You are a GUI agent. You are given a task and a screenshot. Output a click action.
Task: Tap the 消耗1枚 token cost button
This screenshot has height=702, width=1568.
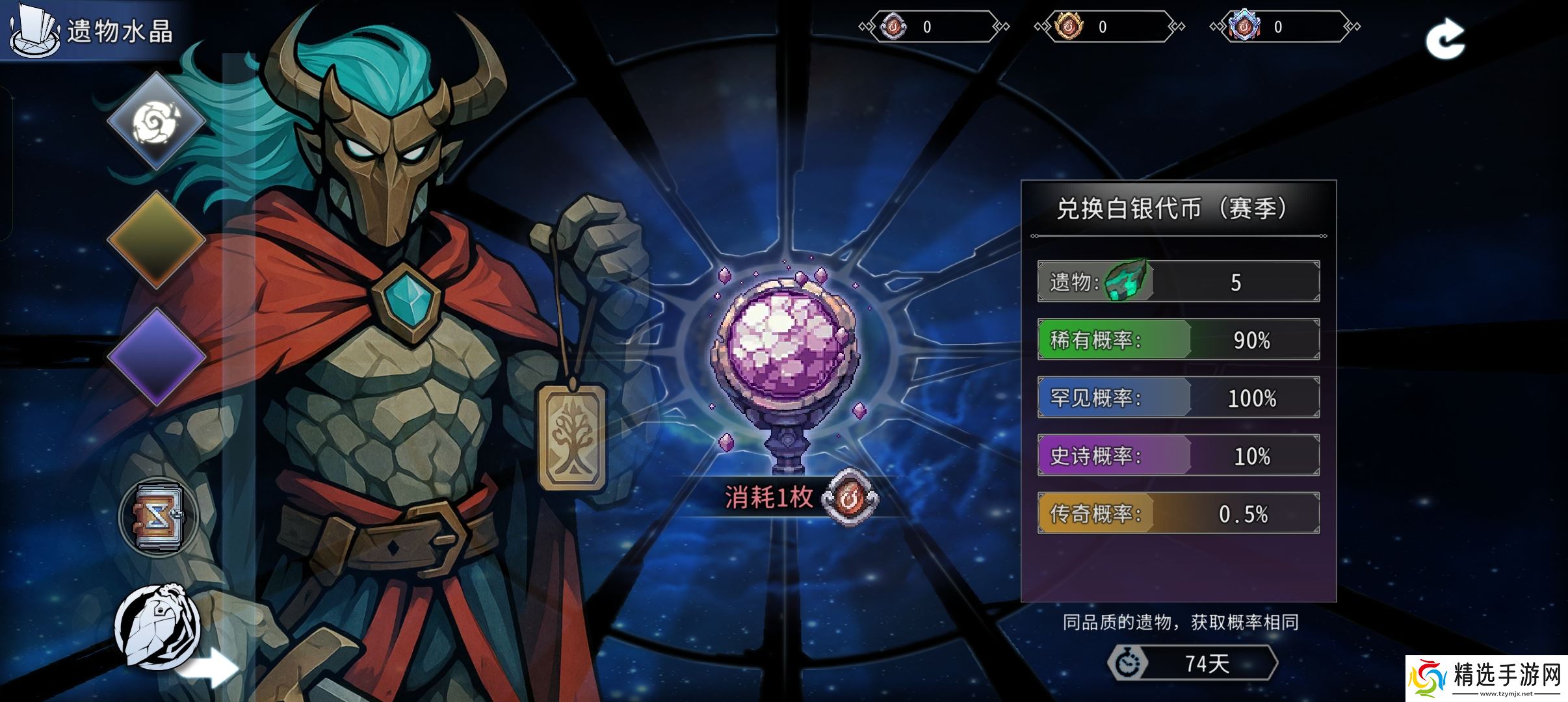800,498
